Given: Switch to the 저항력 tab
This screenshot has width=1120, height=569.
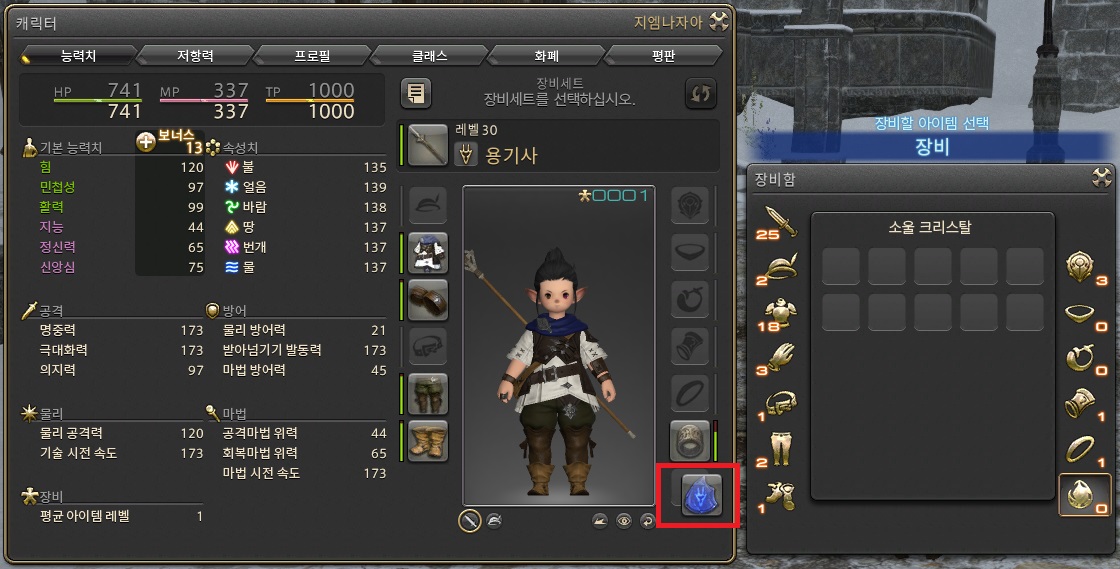Looking at the screenshot, I should 194,56.
